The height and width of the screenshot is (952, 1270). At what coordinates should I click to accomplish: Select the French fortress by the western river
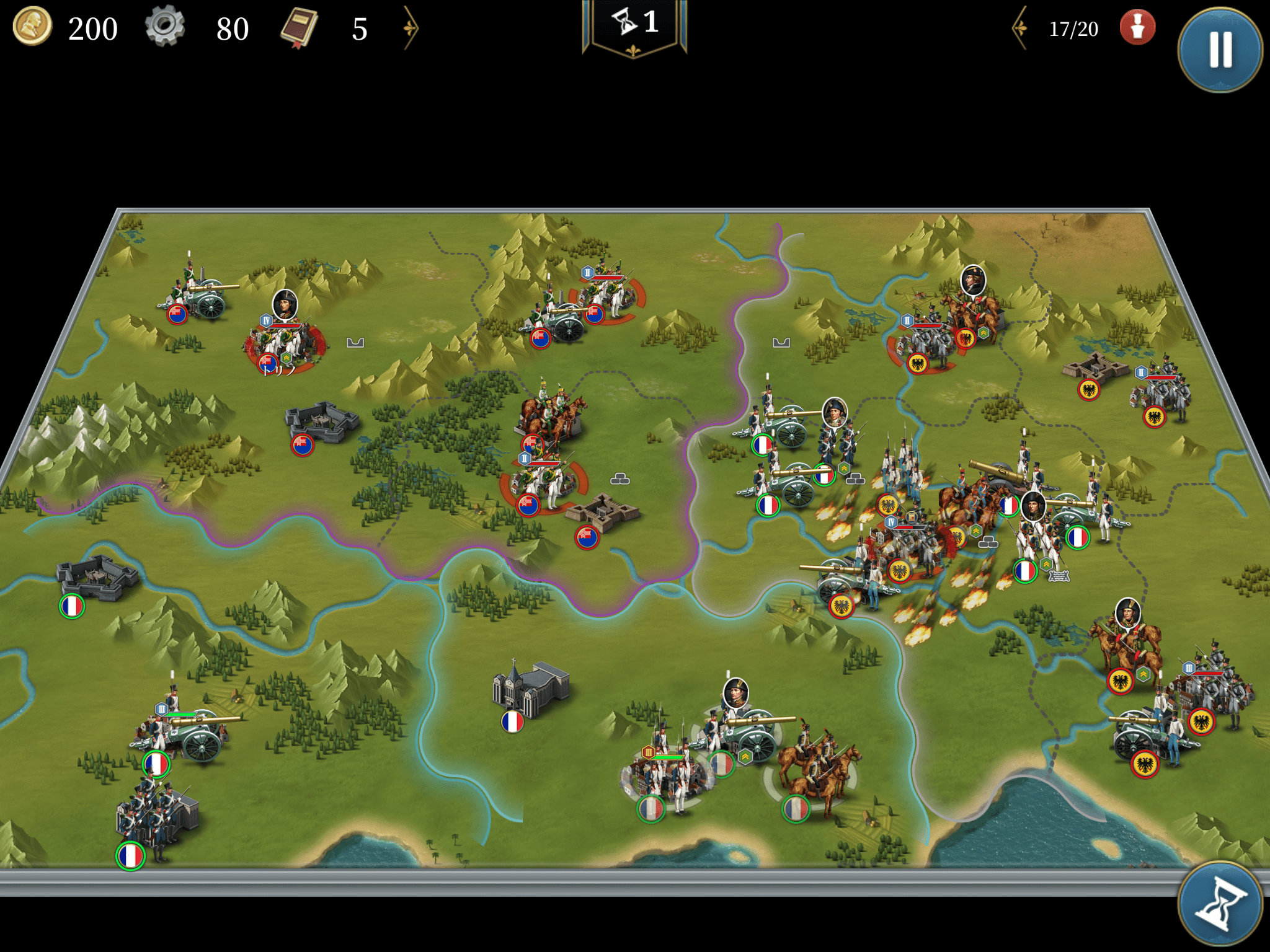click(x=96, y=578)
